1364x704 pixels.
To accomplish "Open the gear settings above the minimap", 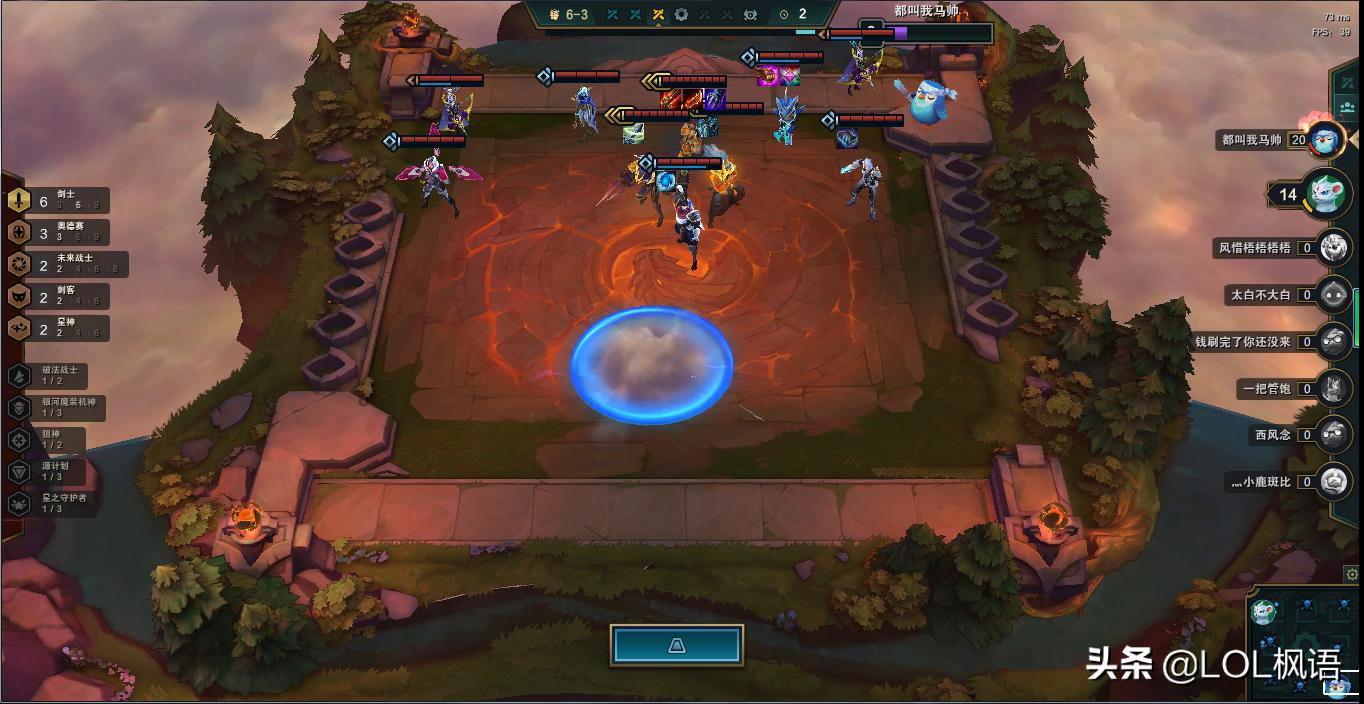I will tap(1352, 574).
